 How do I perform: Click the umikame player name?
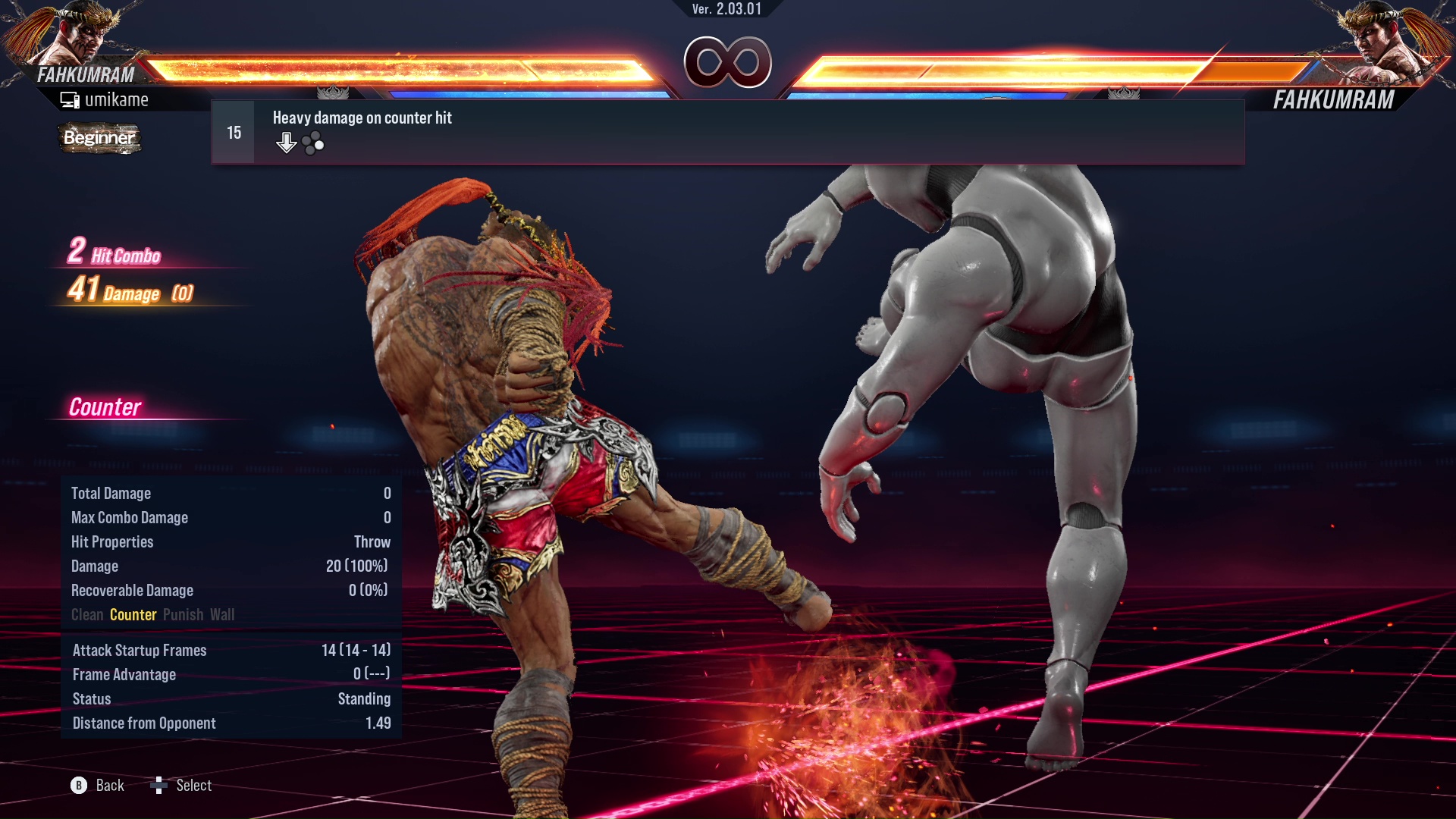[118, 99]
